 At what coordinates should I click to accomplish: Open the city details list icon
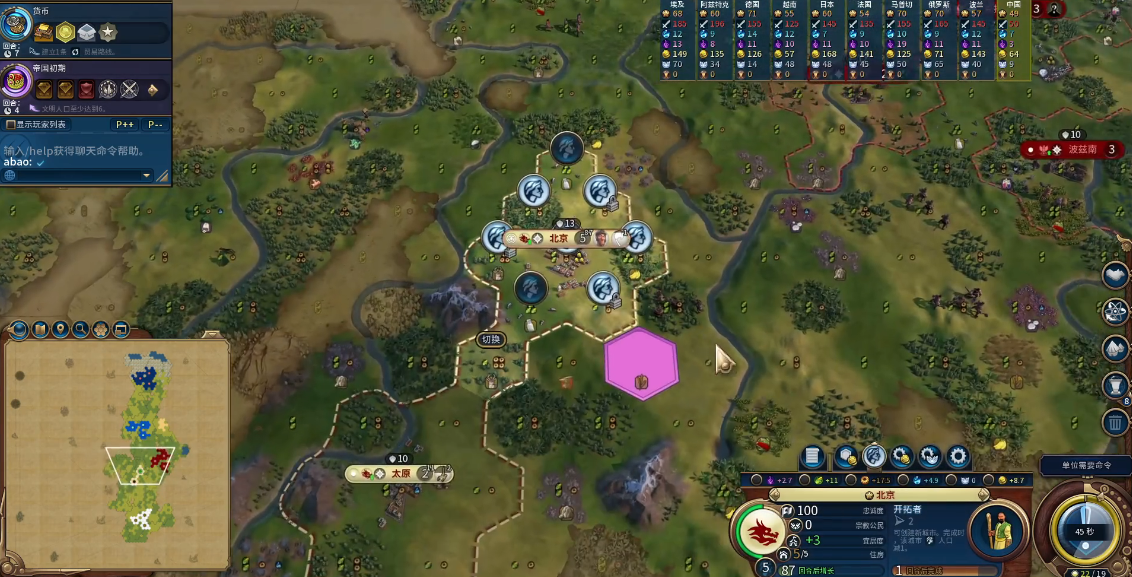tap(812, 457)
